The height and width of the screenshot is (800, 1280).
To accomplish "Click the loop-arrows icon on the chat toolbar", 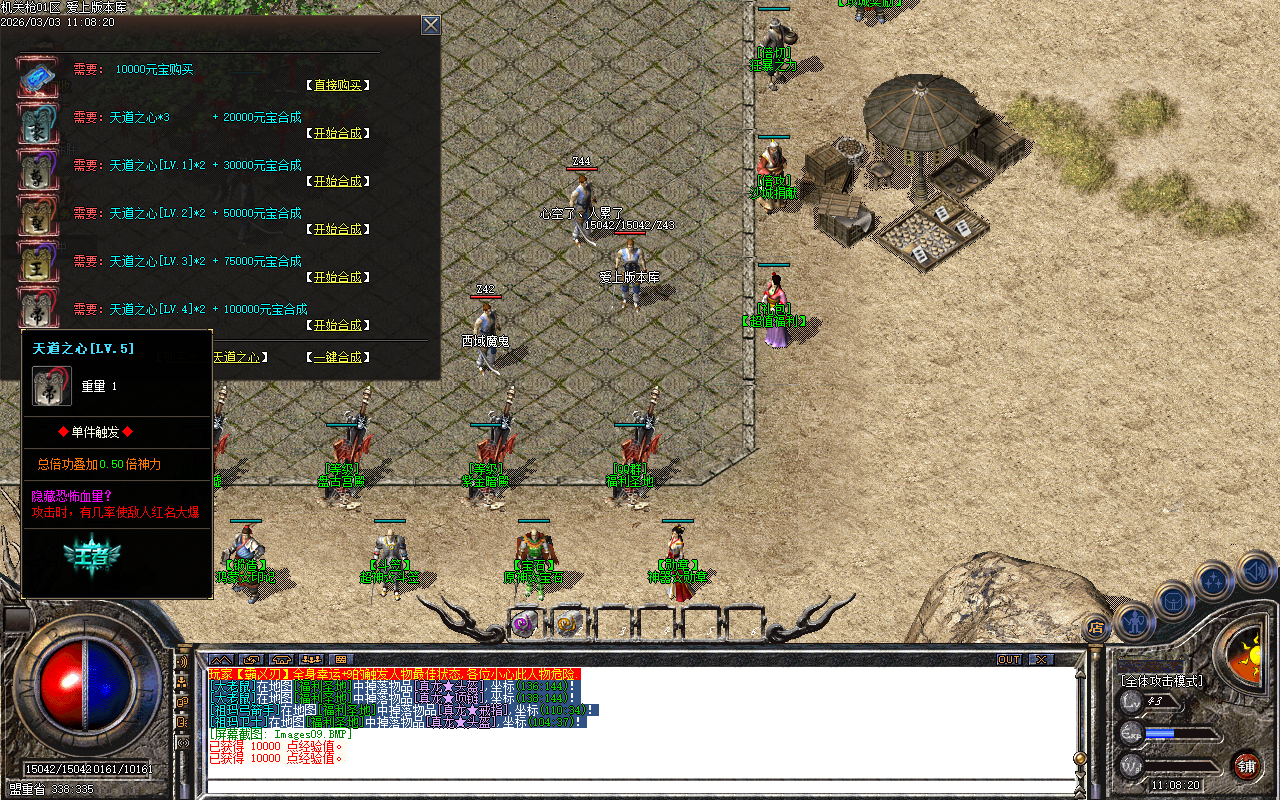I will (250, 661).
